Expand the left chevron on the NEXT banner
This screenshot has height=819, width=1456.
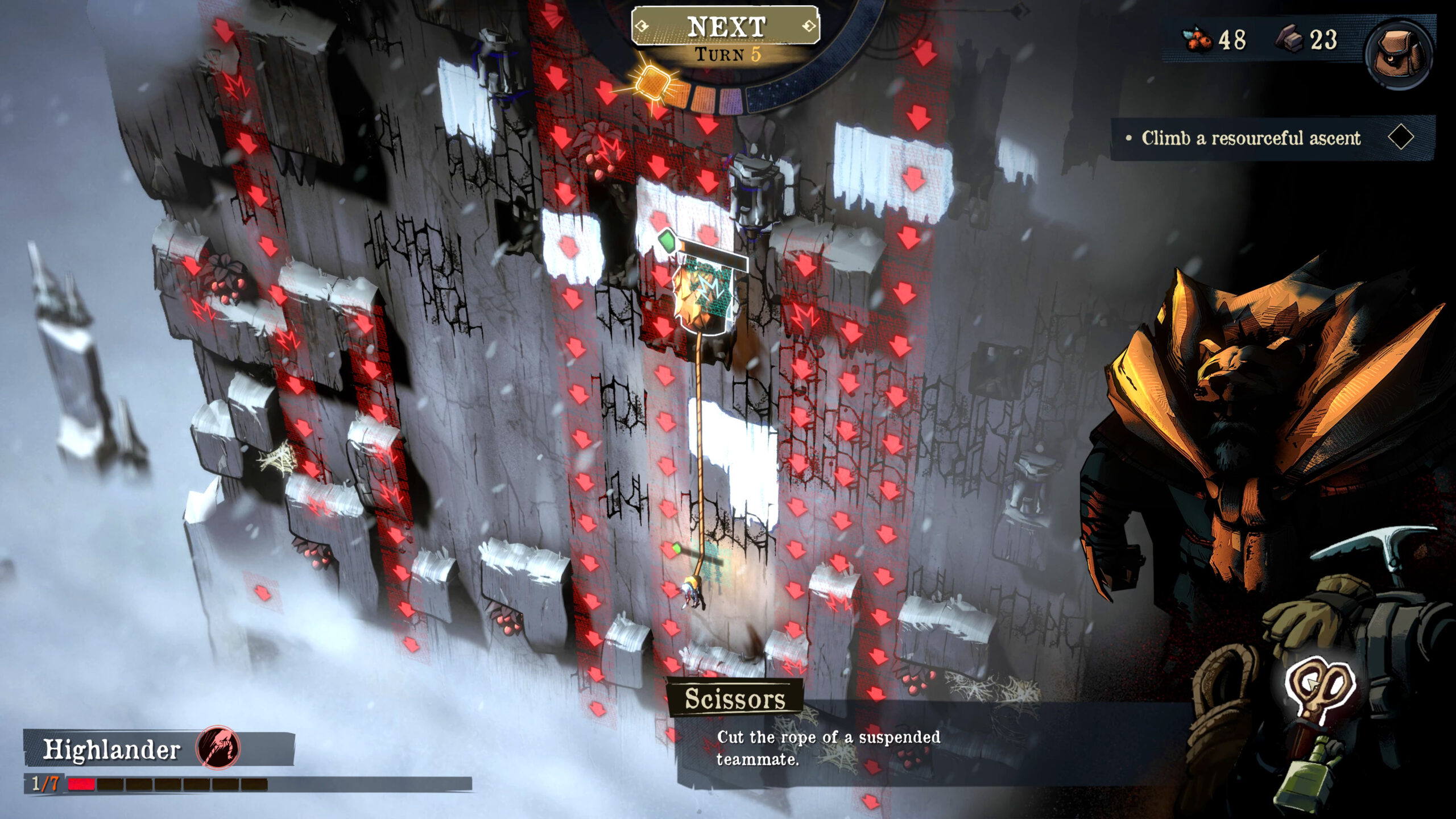640,24
